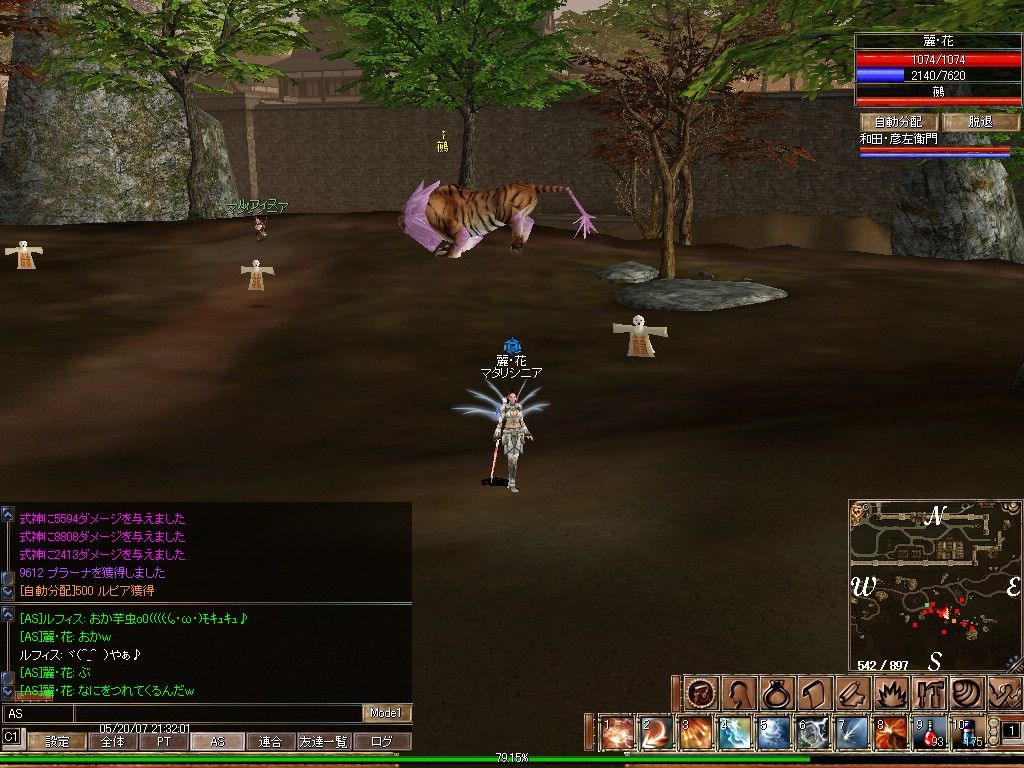1024x768 pixels.
Task: Open the 設定 settings button
Action: pyautogui.click(x=57, y=742)
